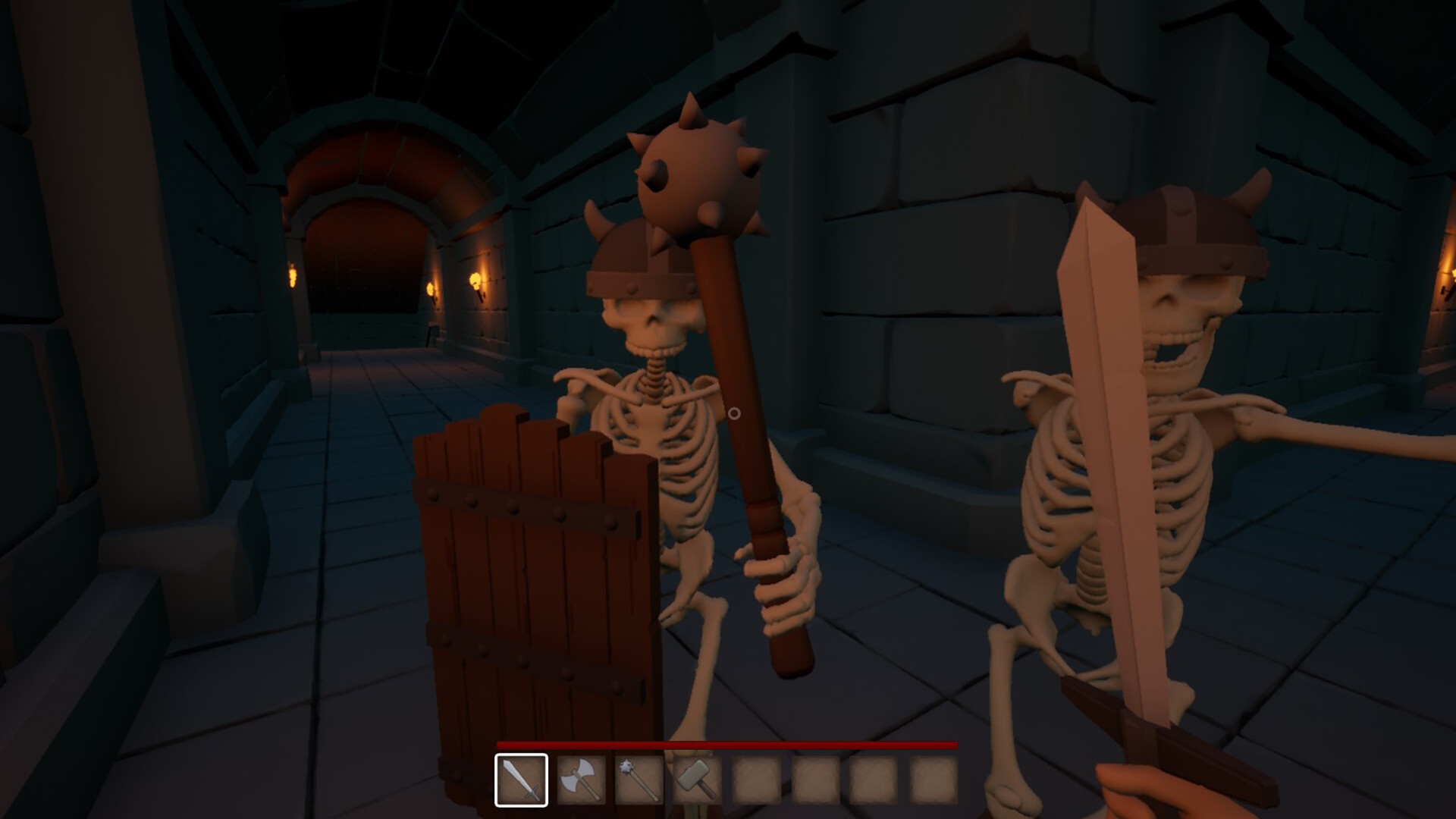The width and height of the screenshot is (1456, 819).
Task: Switch to the hammer in the hotbar
Action: (x=698, y=780)
